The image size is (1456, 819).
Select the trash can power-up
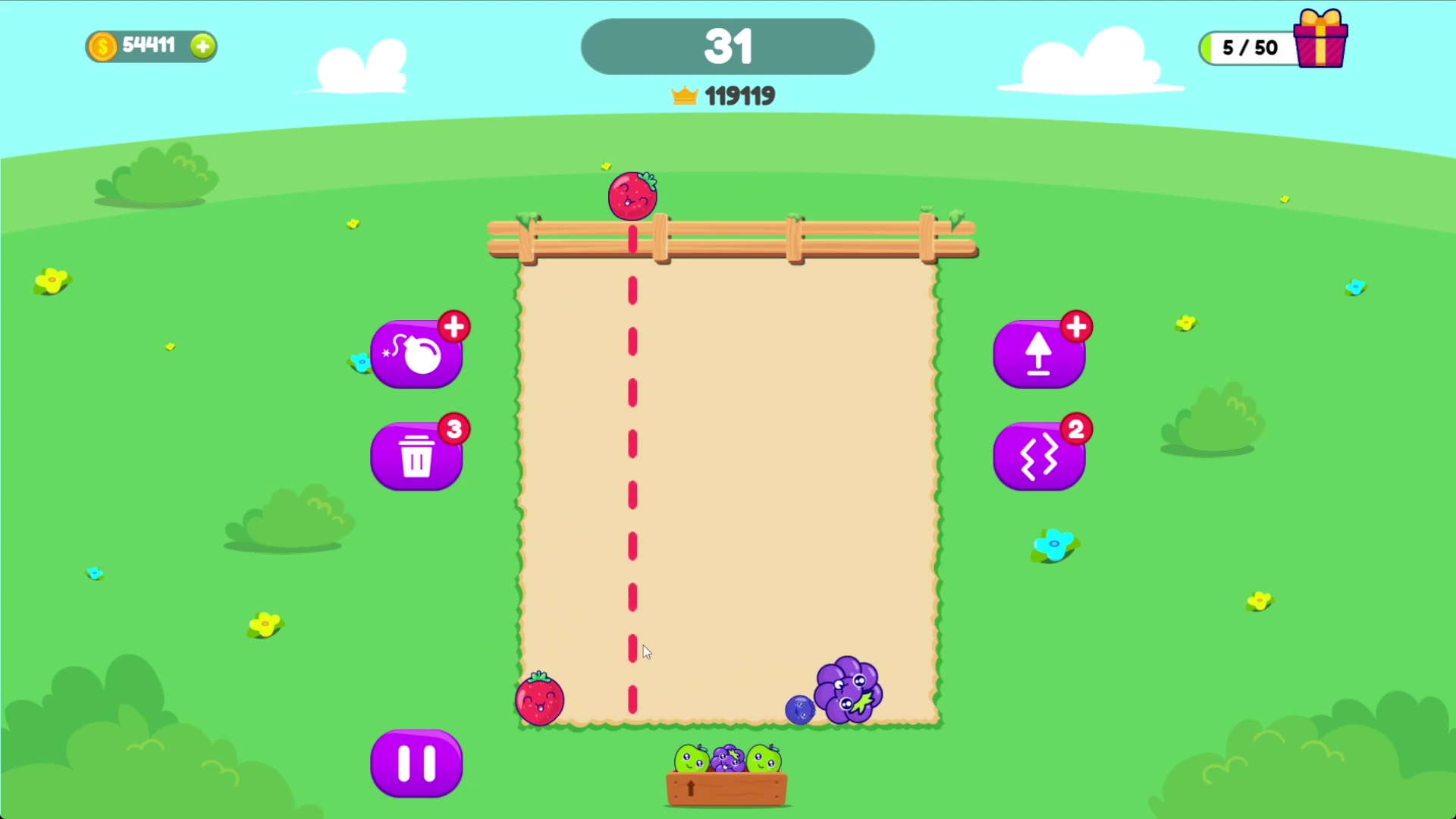[x=416, y=456]
